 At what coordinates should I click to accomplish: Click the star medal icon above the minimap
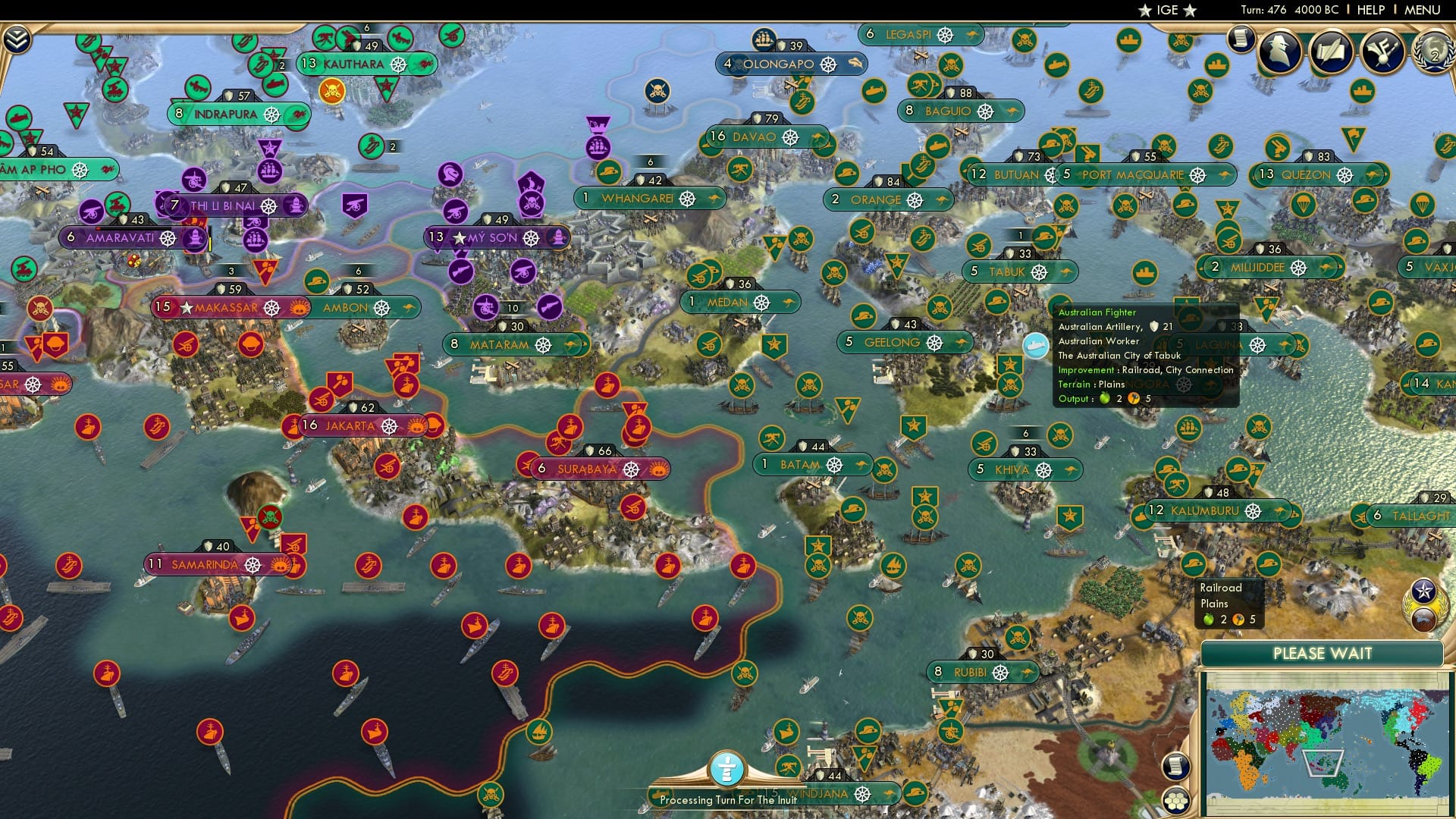pos(1423,590)
